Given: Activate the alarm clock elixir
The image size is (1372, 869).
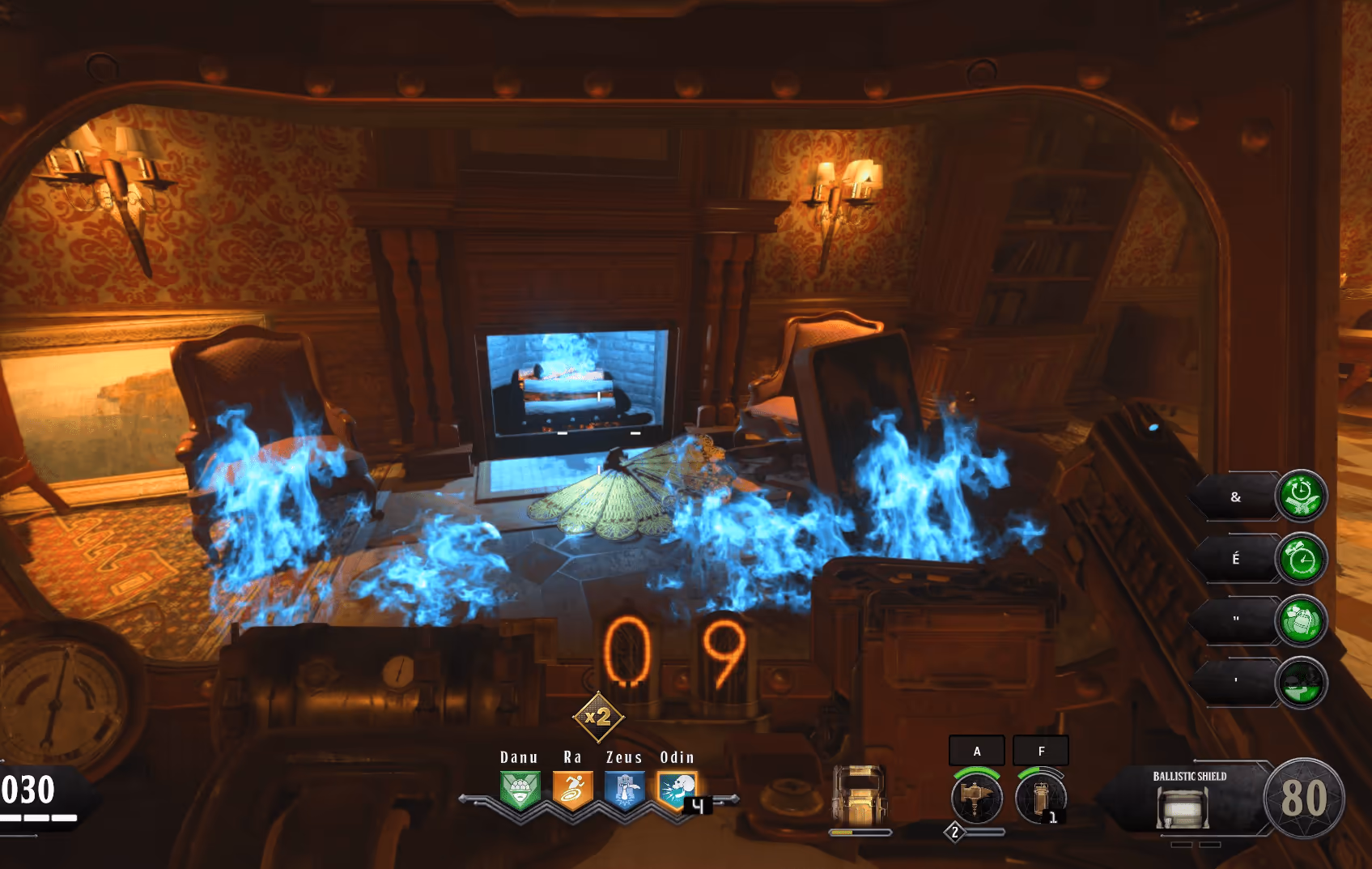Looking at the screenshot, I should [1301, 559].
